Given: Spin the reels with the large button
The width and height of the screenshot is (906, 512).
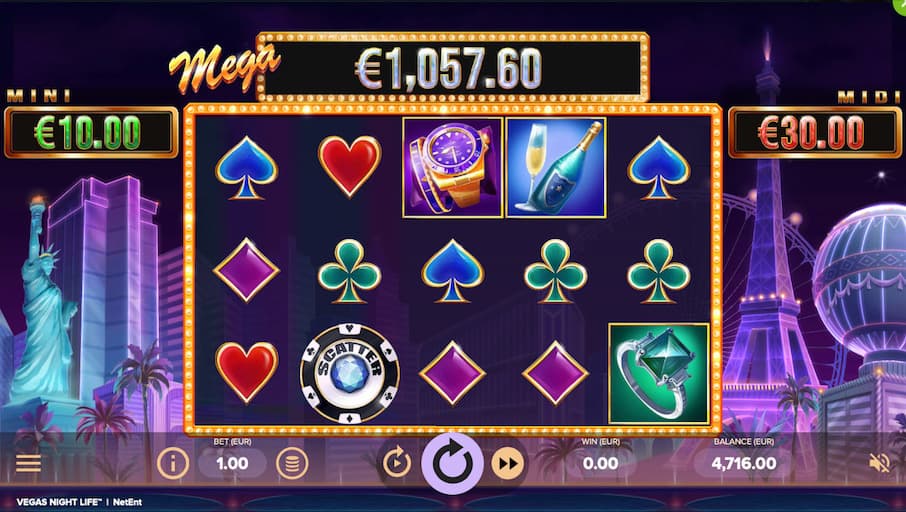Looking at the screenshot, I should pos(453,464).
